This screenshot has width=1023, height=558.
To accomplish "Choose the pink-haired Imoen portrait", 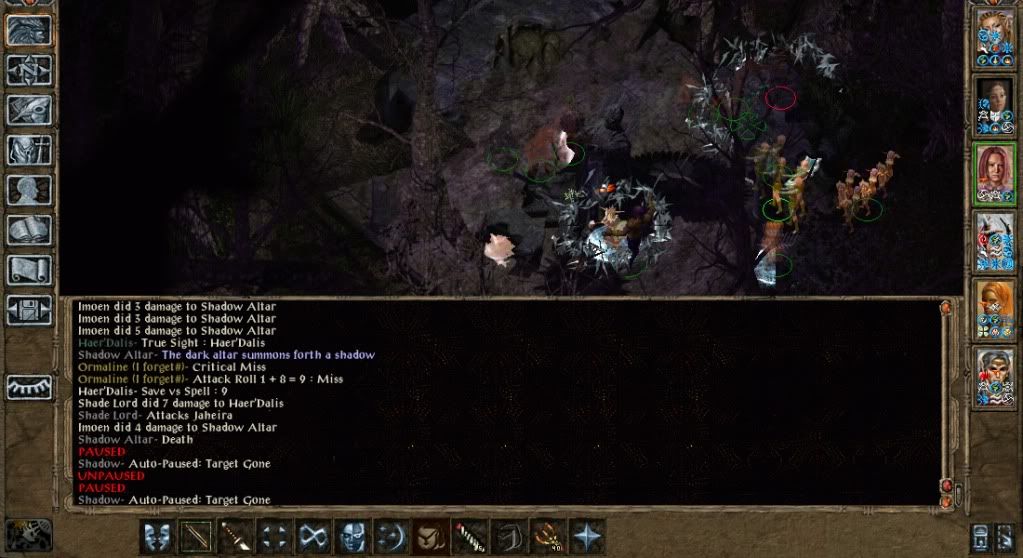I will [x=994, y=172].
